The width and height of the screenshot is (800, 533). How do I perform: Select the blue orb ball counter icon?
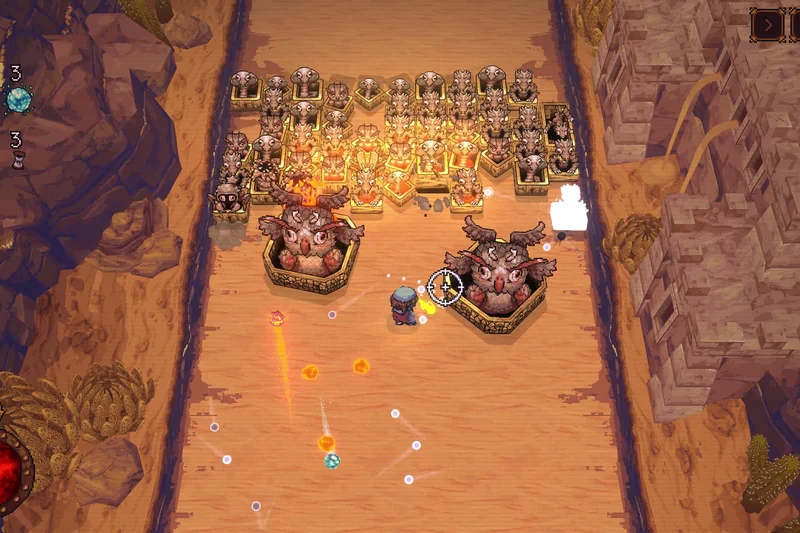[18, 99]
